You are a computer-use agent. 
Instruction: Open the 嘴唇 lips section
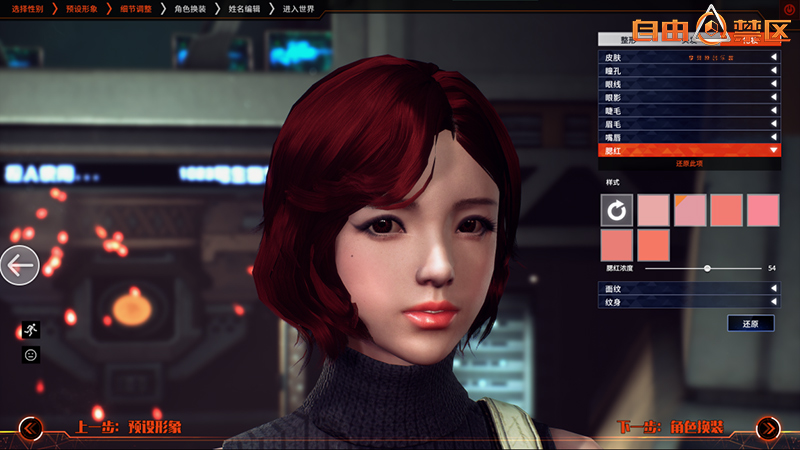click(689, 136)
